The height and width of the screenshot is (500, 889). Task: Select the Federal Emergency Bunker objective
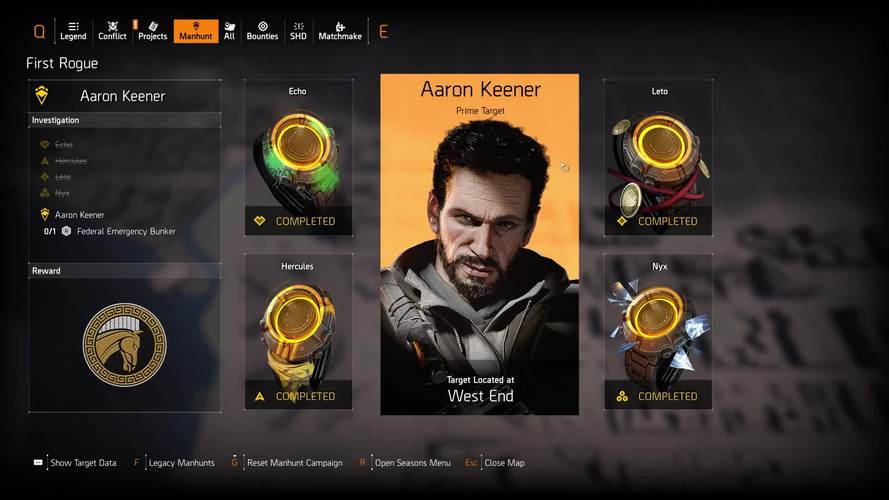(126, 231)
